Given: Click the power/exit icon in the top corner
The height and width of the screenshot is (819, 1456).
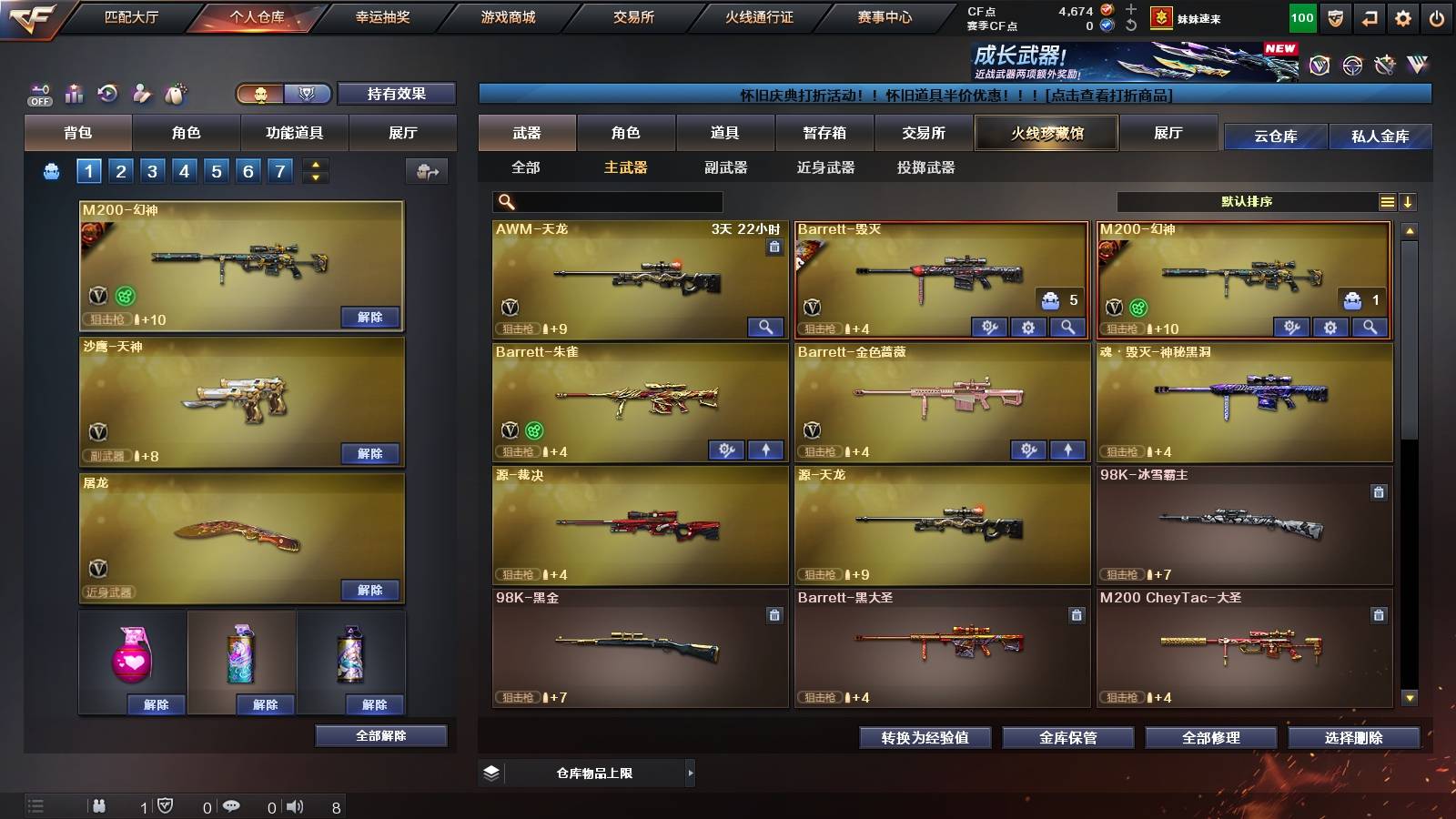Looking at the screenshot, I should pyautogui.click(x=1438, y=15).
